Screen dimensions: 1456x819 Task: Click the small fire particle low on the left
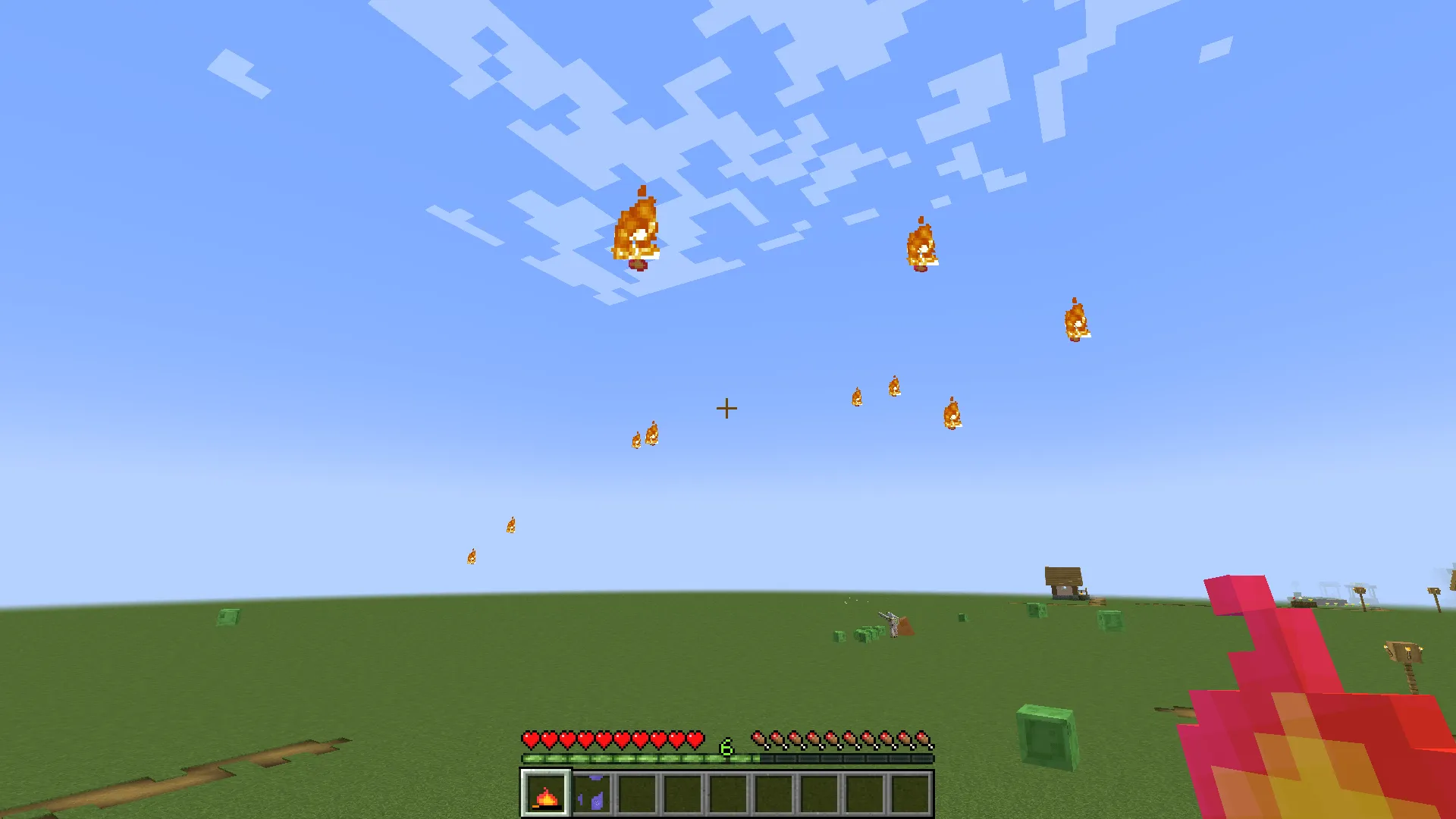click(472, 555)
